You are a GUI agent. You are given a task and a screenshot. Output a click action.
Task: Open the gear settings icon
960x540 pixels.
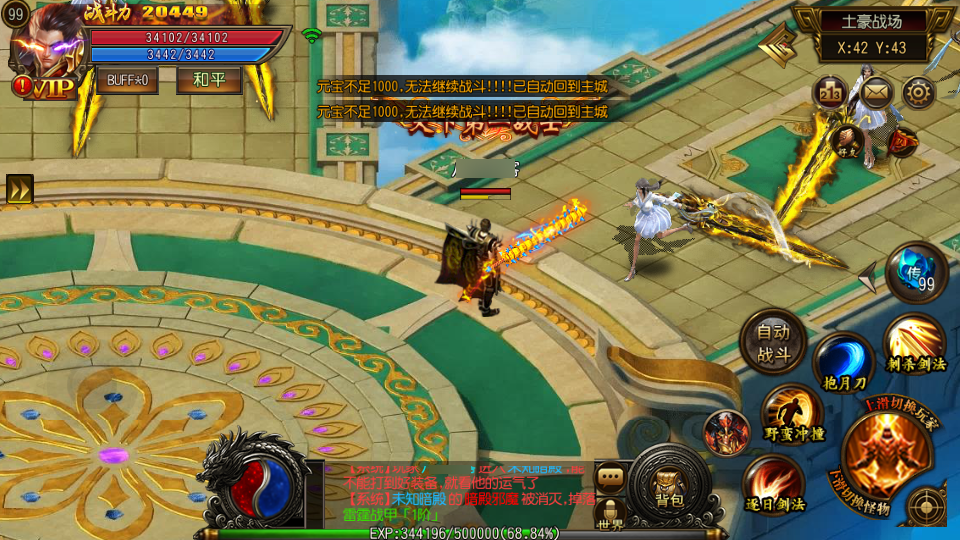pyautogui.click(x=919, y=93)
